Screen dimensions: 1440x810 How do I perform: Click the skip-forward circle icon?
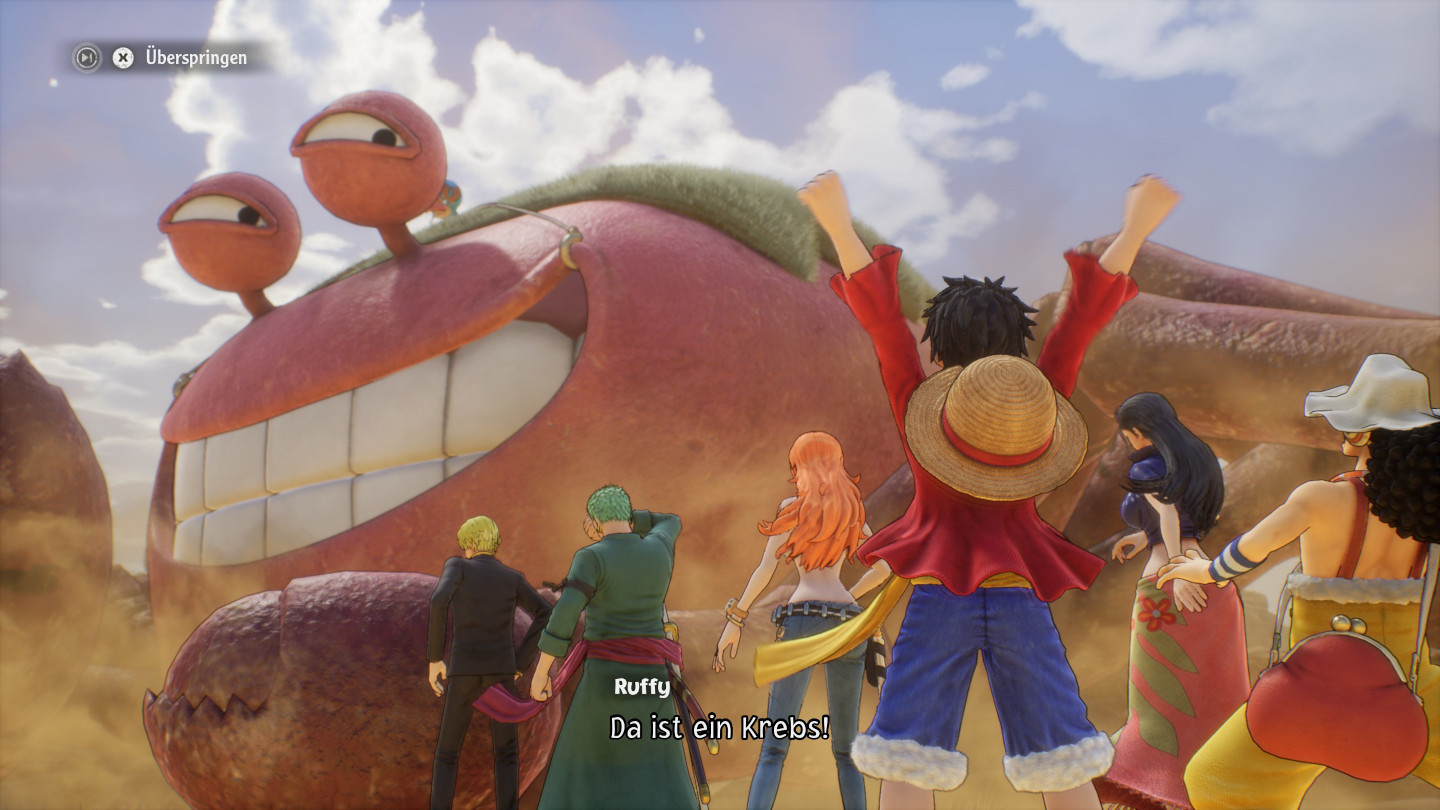(87, 58)
